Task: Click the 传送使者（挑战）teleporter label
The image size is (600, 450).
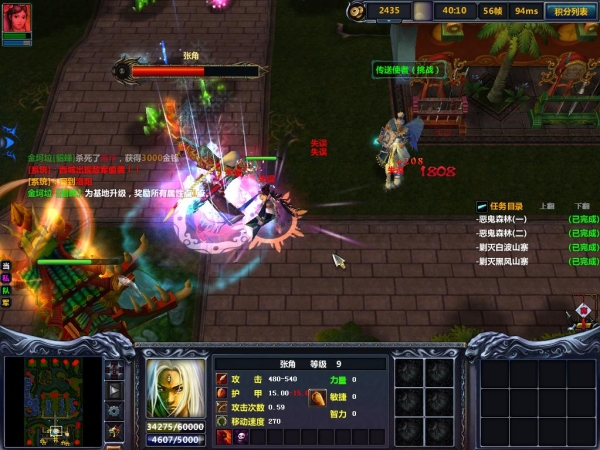Action: click(400, 70)
